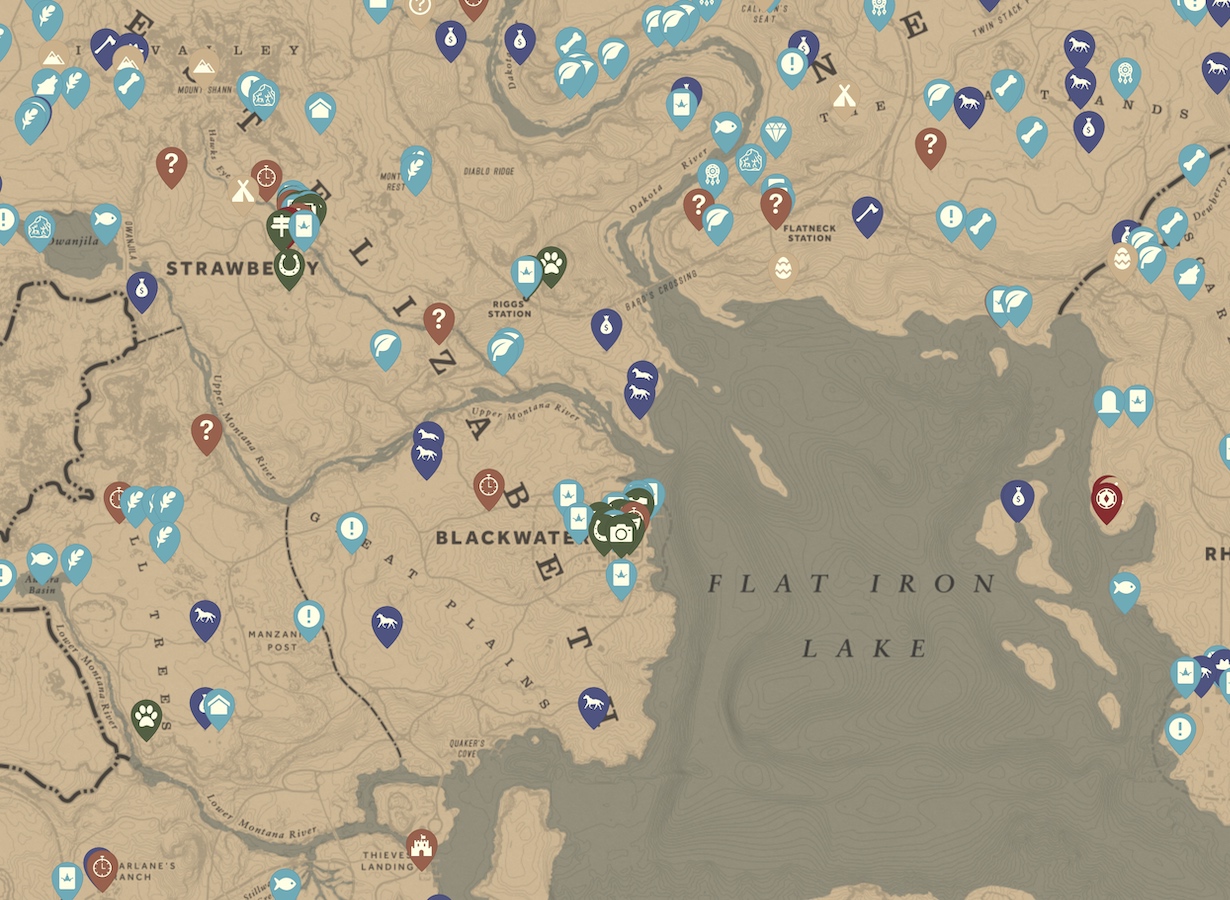The width and height of the screenshot is (1230, 900).
Task: Open the horseshoe marker at Strawberry
Action: click(x=289, y=266)
